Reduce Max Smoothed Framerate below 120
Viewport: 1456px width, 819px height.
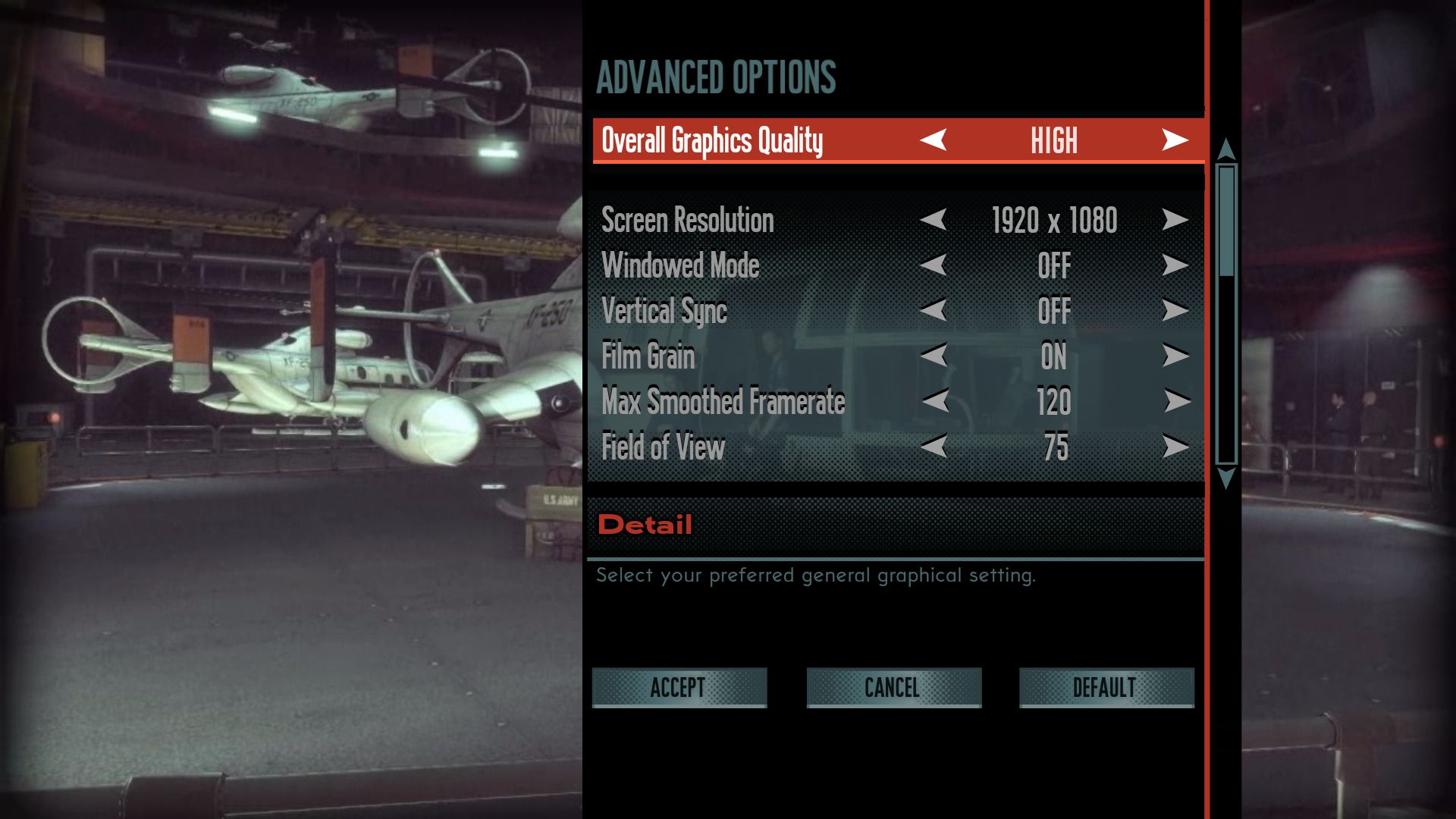pyautogui.click(x=935, y=400)
